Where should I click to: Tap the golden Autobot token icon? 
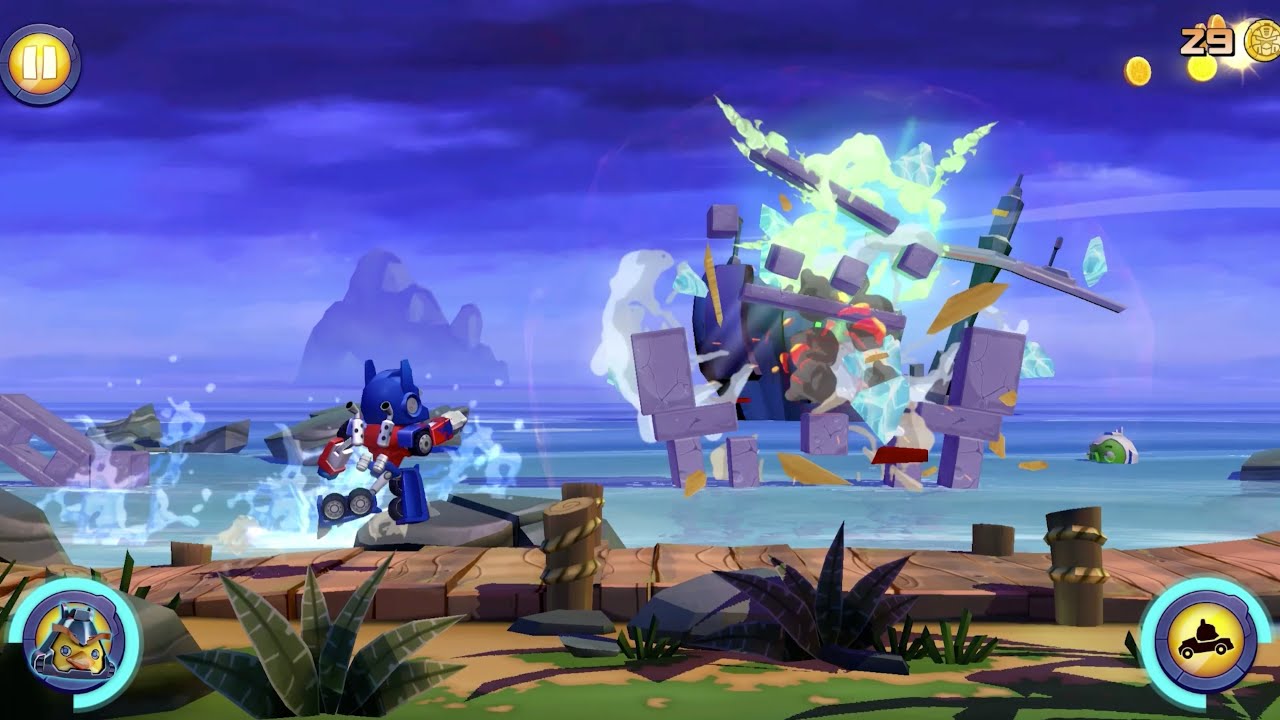(1260, 40)
